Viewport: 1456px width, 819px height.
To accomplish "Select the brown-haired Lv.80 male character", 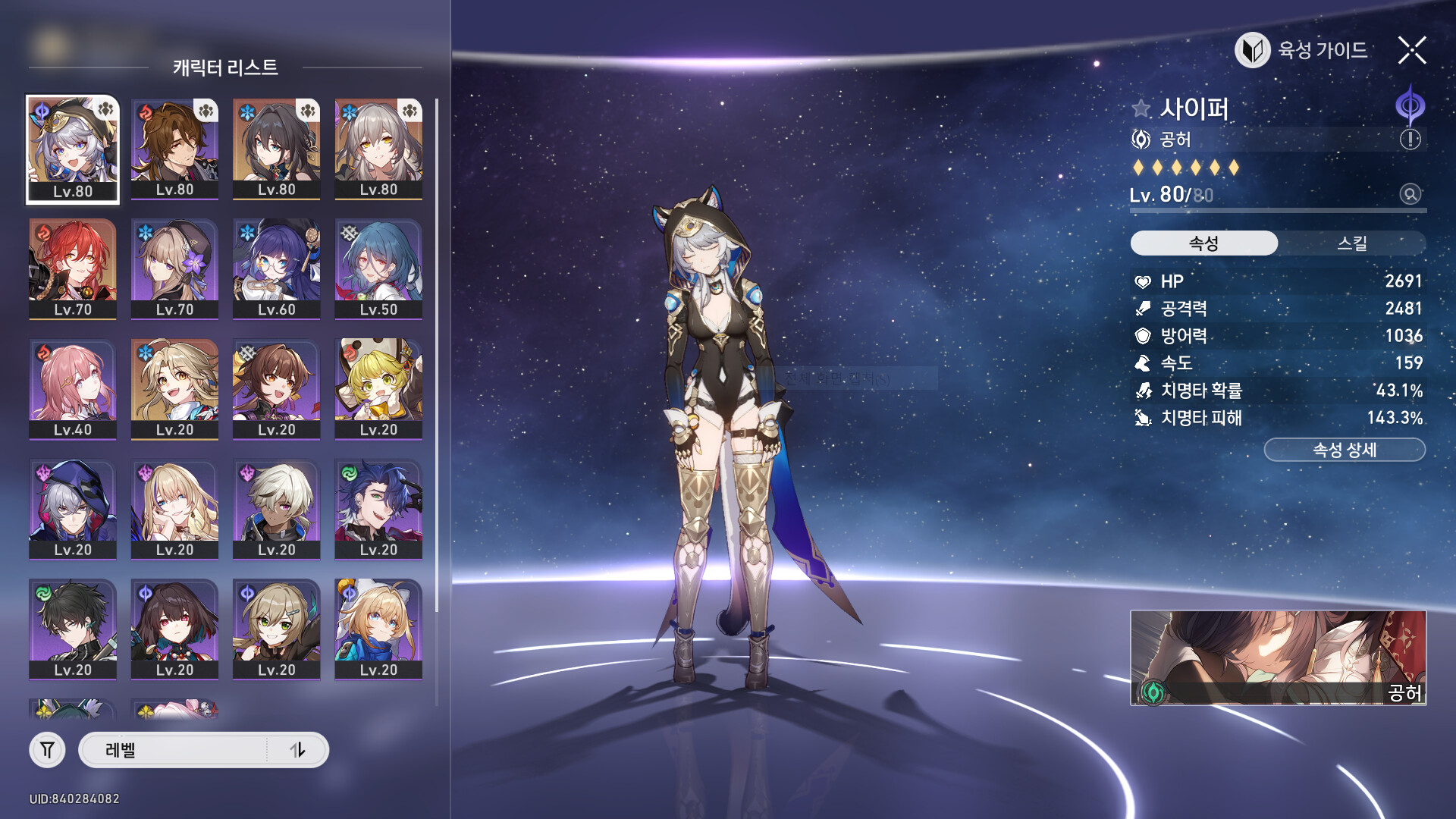I will [x=174, y=149].
